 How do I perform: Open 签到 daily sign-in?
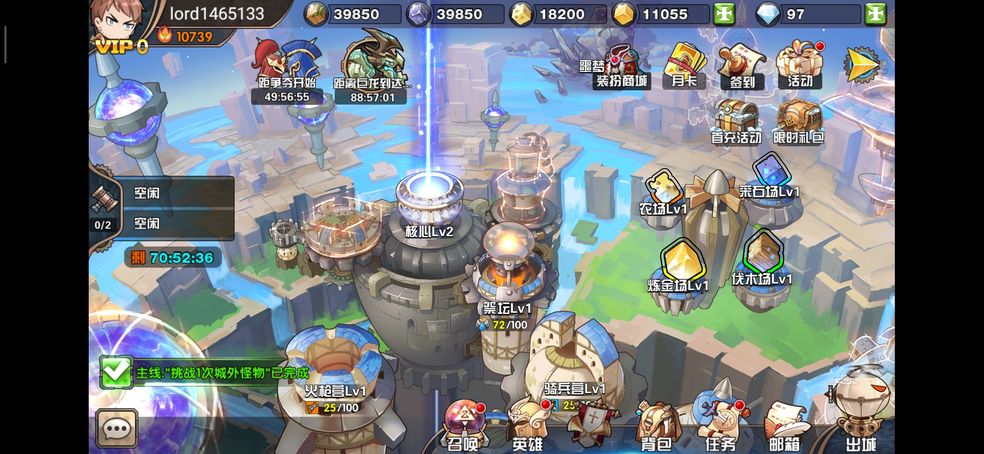(x=740, y=65)
